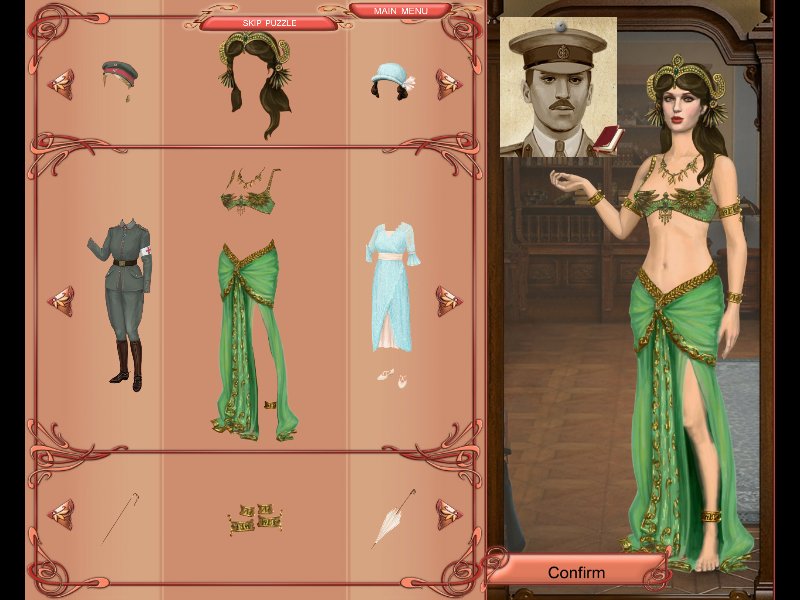Image resolution: width=800 pixels, height=600 pixels.
Task: Show next outfit with right arrow
Action: [x=449, y=299]
